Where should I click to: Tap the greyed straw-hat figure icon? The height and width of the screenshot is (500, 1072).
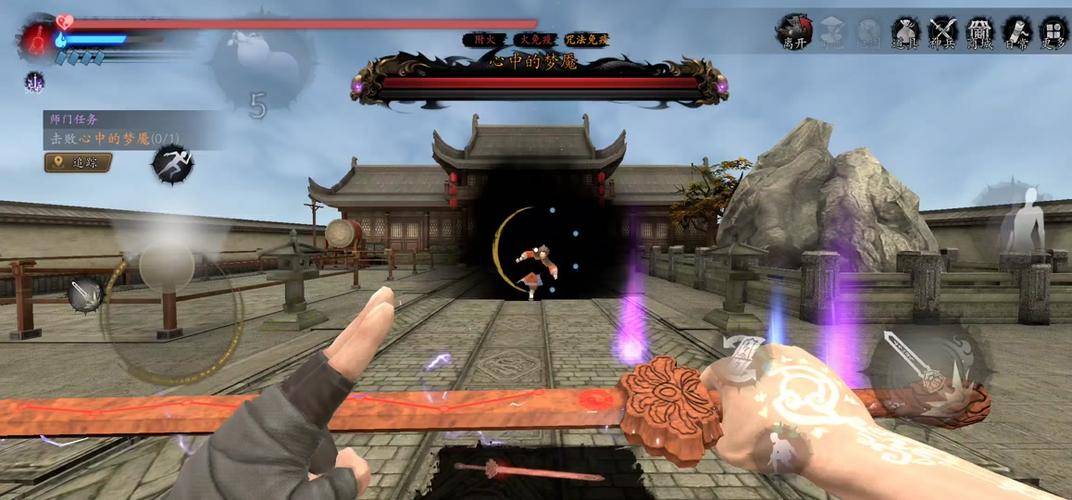tap(832, 33)
